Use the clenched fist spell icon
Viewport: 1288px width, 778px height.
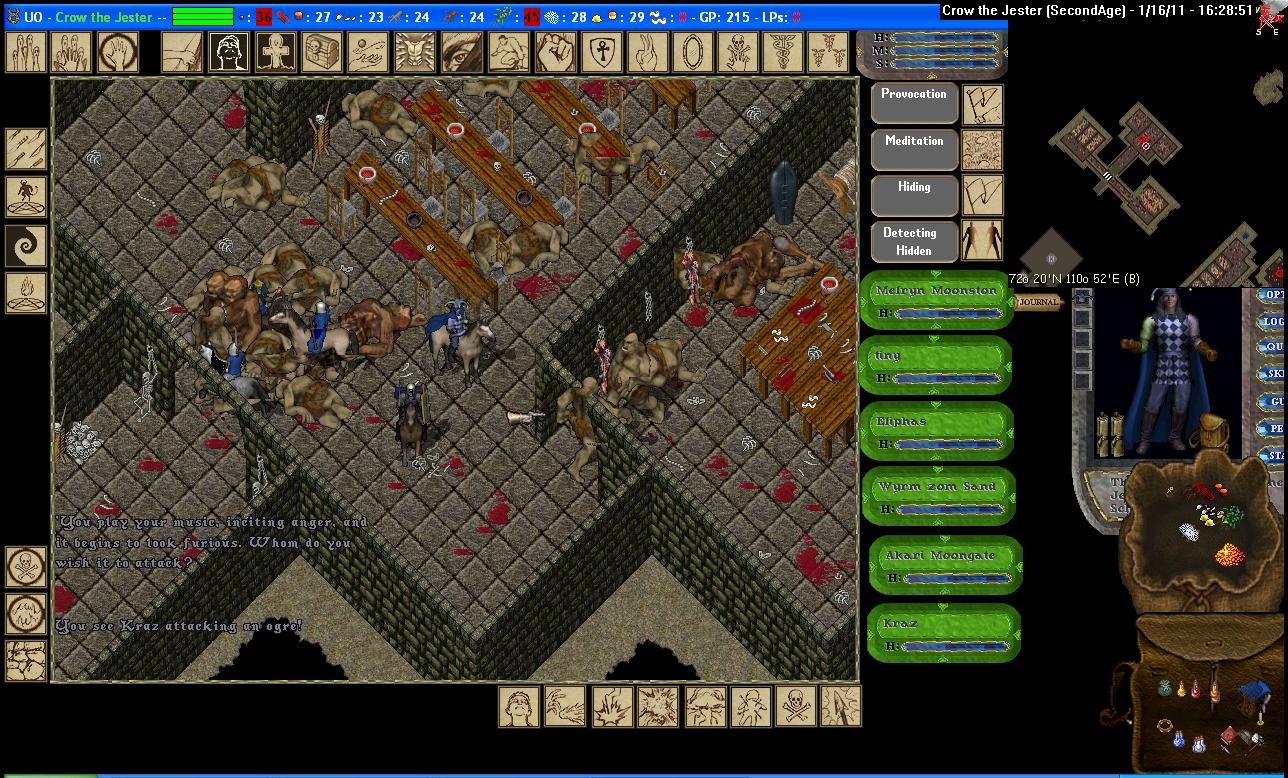tap(552, 52)
